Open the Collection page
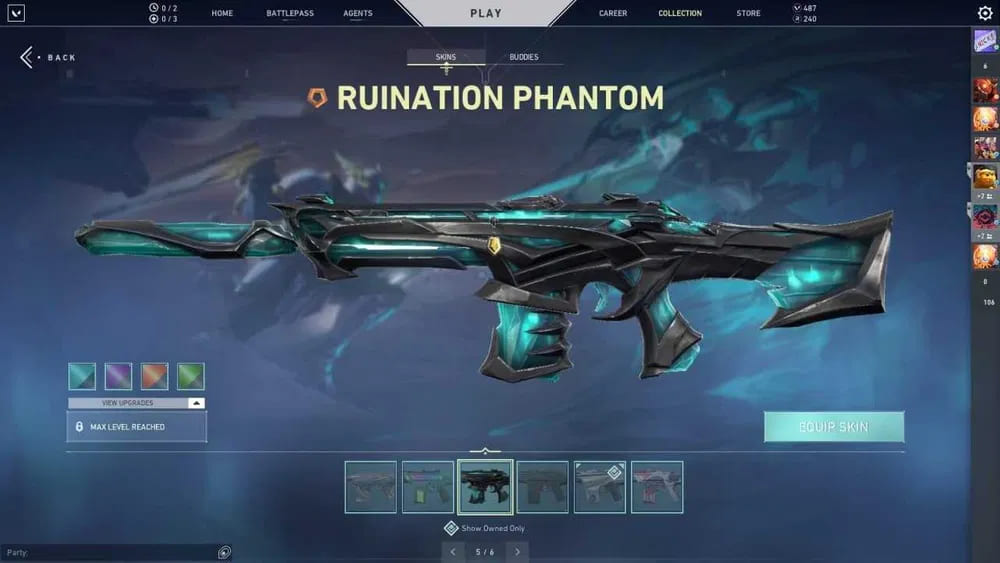Screen dimensions: 1000x563 (x=680, y=13)
